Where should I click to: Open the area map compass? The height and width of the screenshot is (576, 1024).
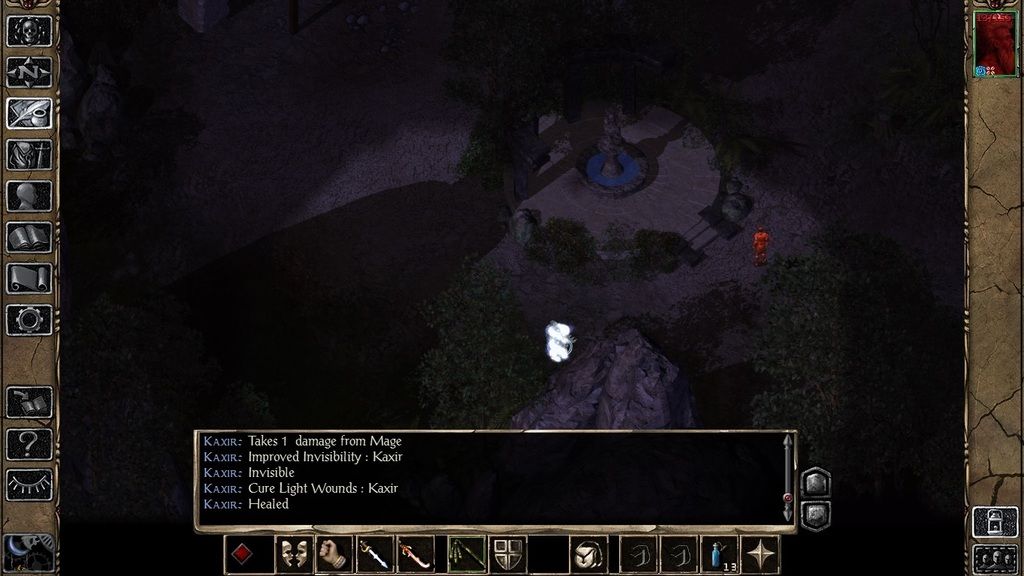click(29, 72)
